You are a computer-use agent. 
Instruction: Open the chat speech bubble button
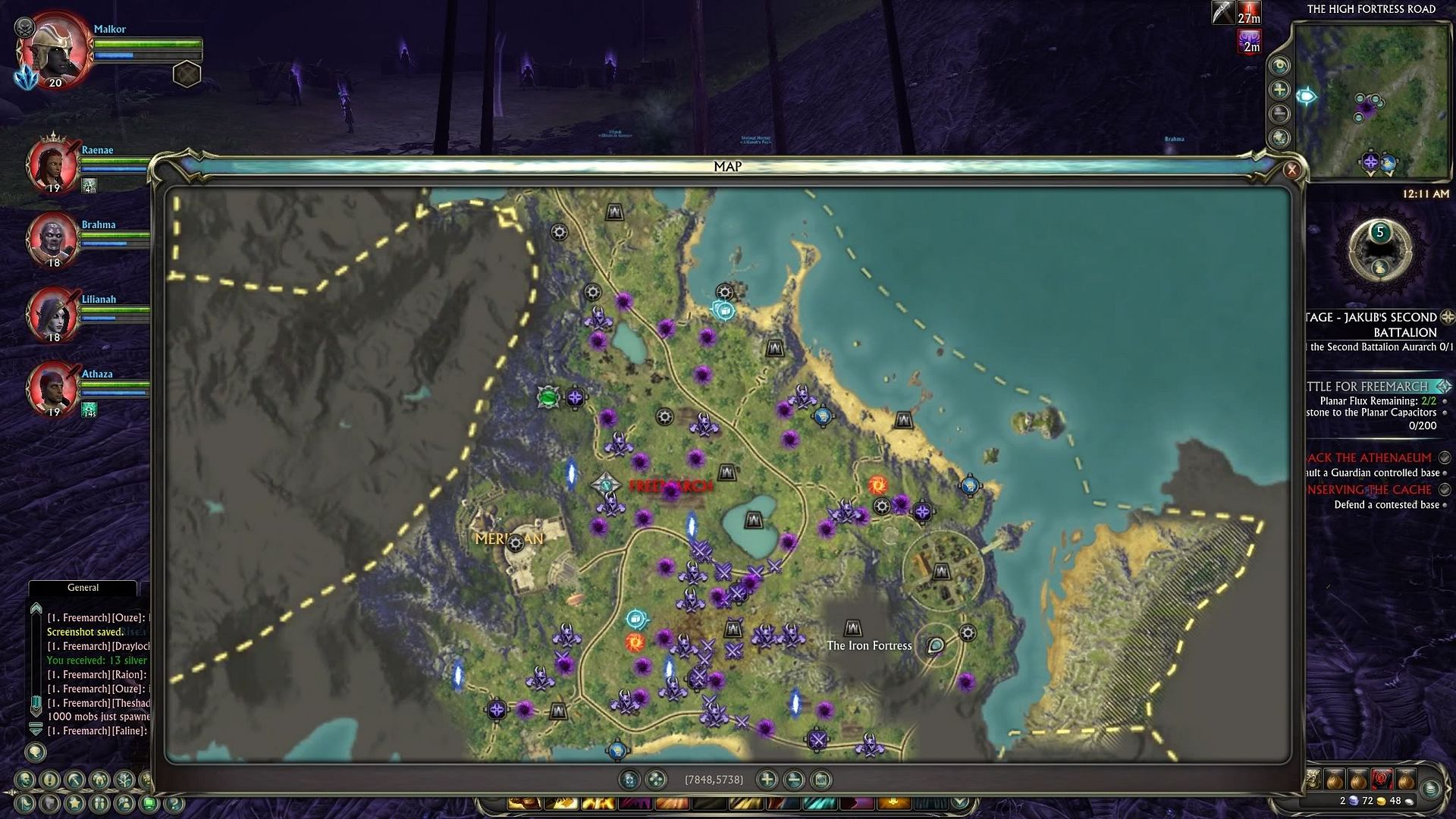click(x=36, y=752)
